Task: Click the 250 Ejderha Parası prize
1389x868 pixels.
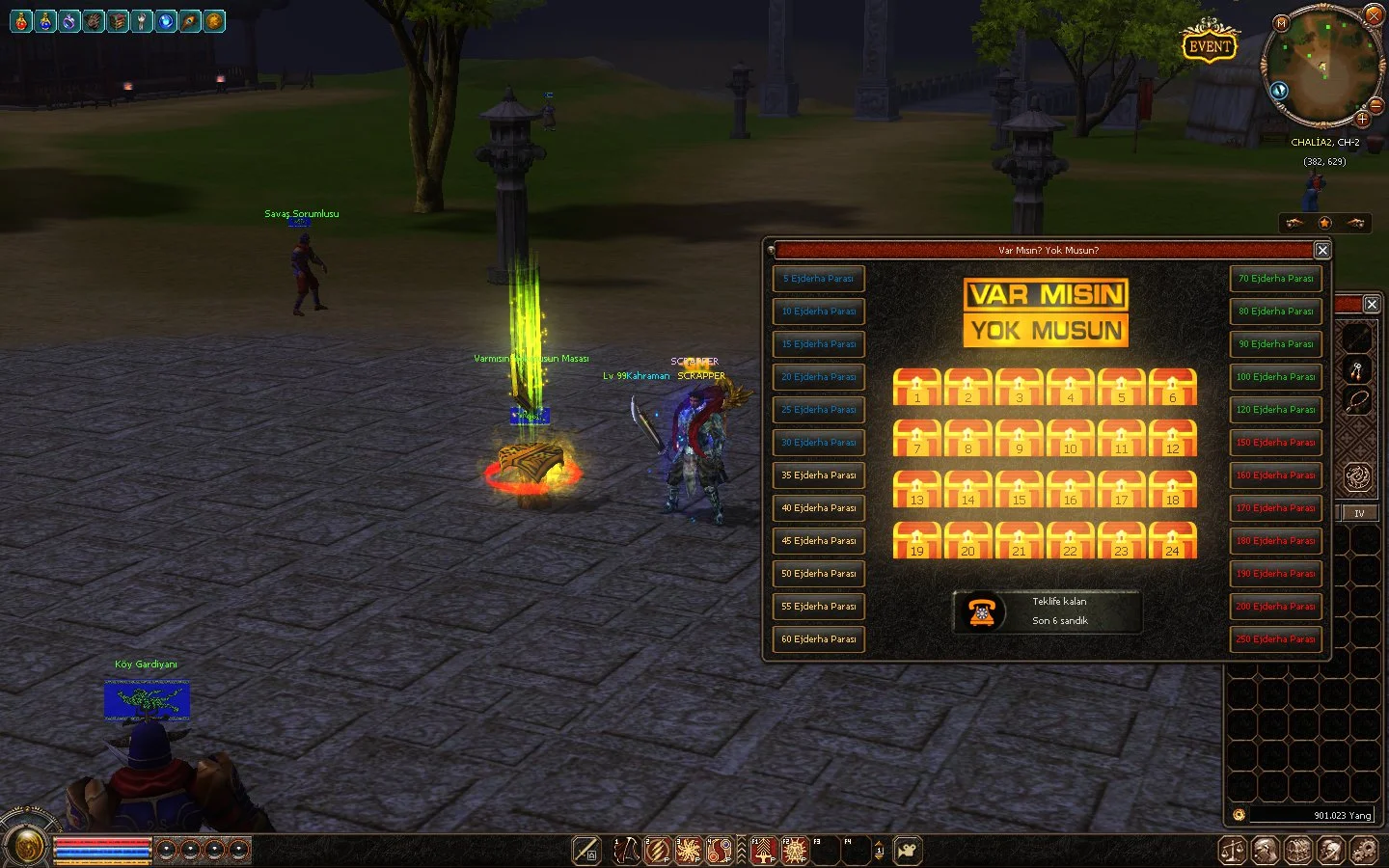Action: coord(1275,639)
